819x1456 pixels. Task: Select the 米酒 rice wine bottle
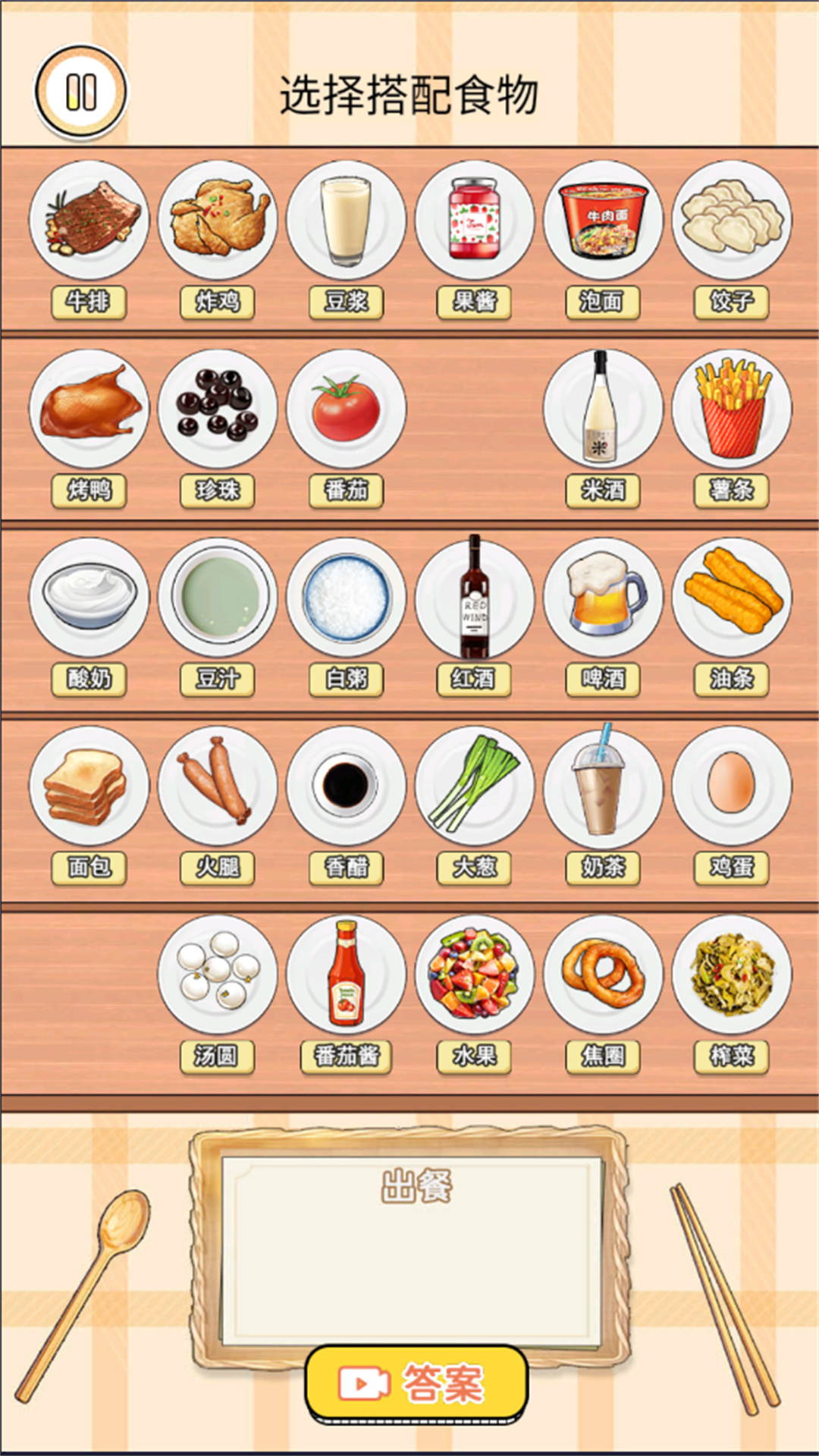(603, 409)
